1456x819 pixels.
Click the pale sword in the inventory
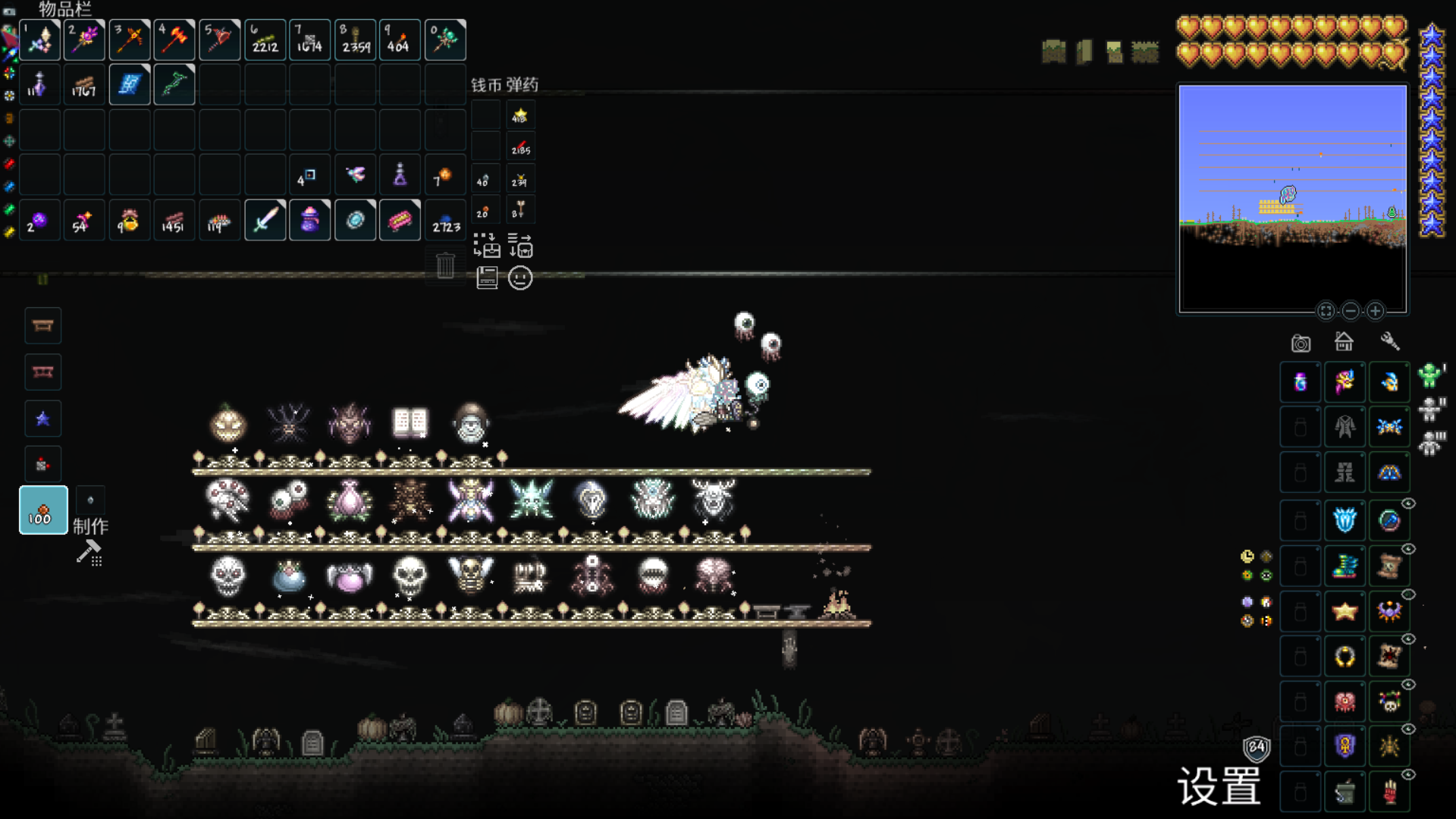pos(265,221)
